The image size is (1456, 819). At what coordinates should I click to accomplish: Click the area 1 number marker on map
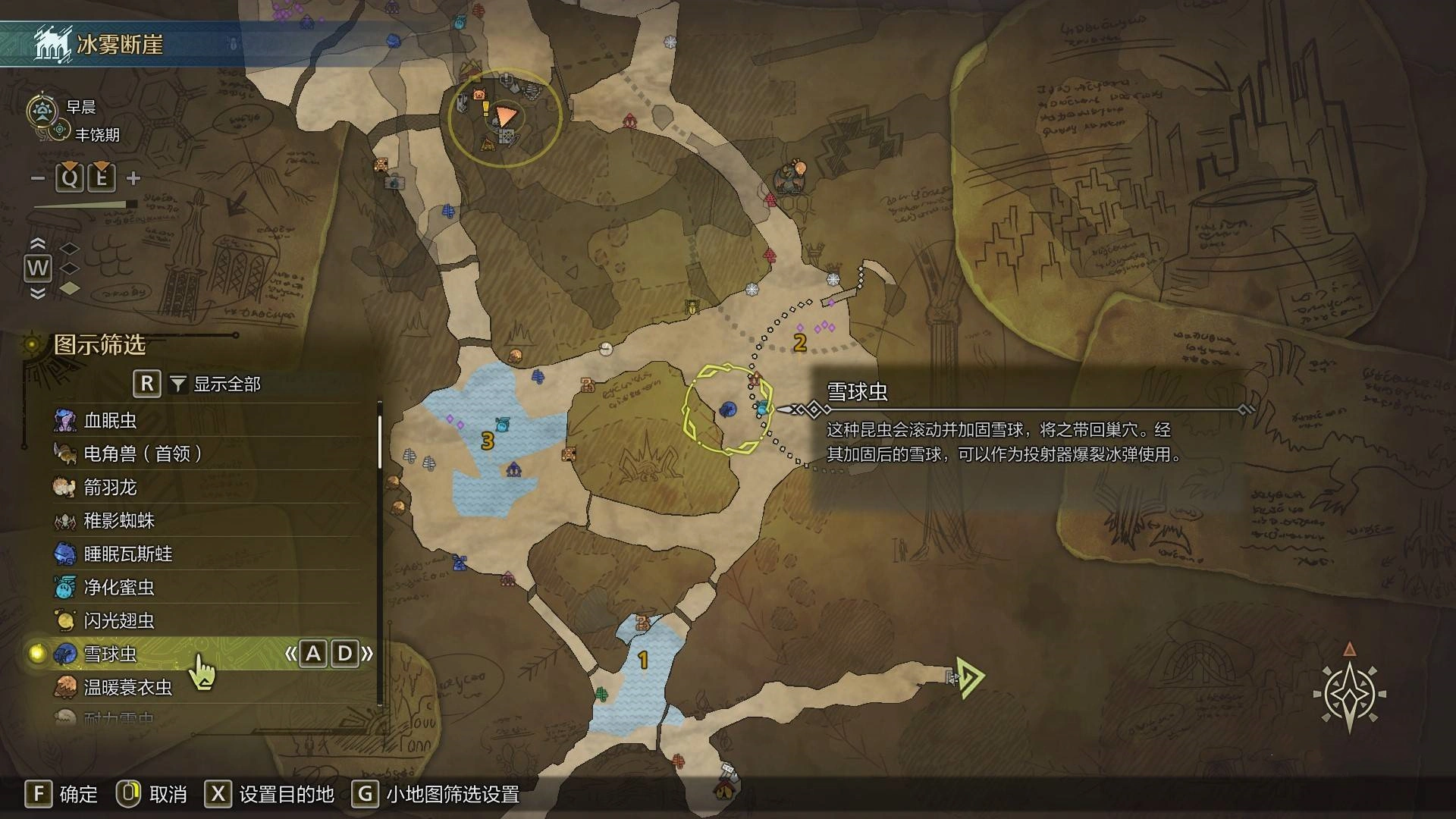(643, 660)
